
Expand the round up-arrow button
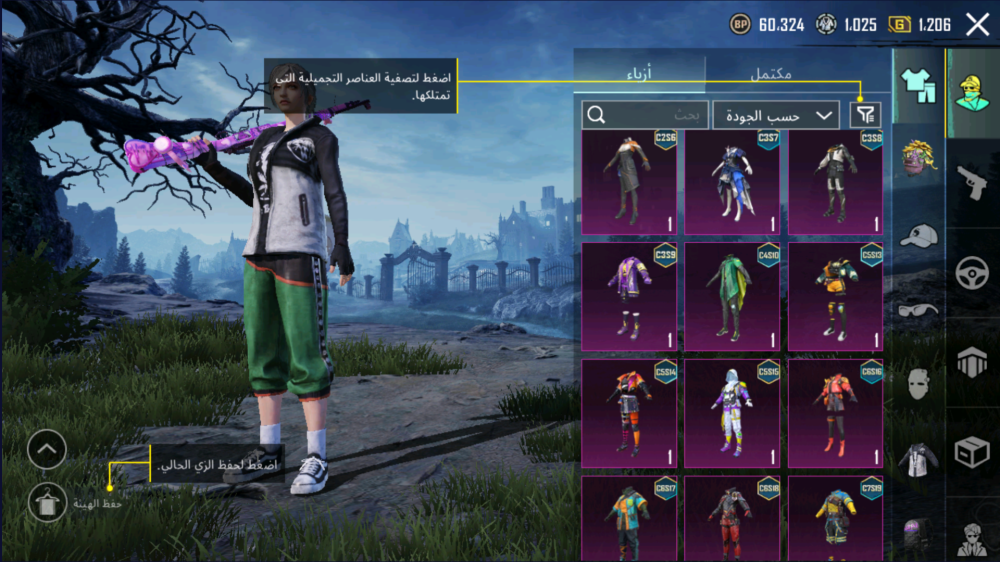pos(47,451)
